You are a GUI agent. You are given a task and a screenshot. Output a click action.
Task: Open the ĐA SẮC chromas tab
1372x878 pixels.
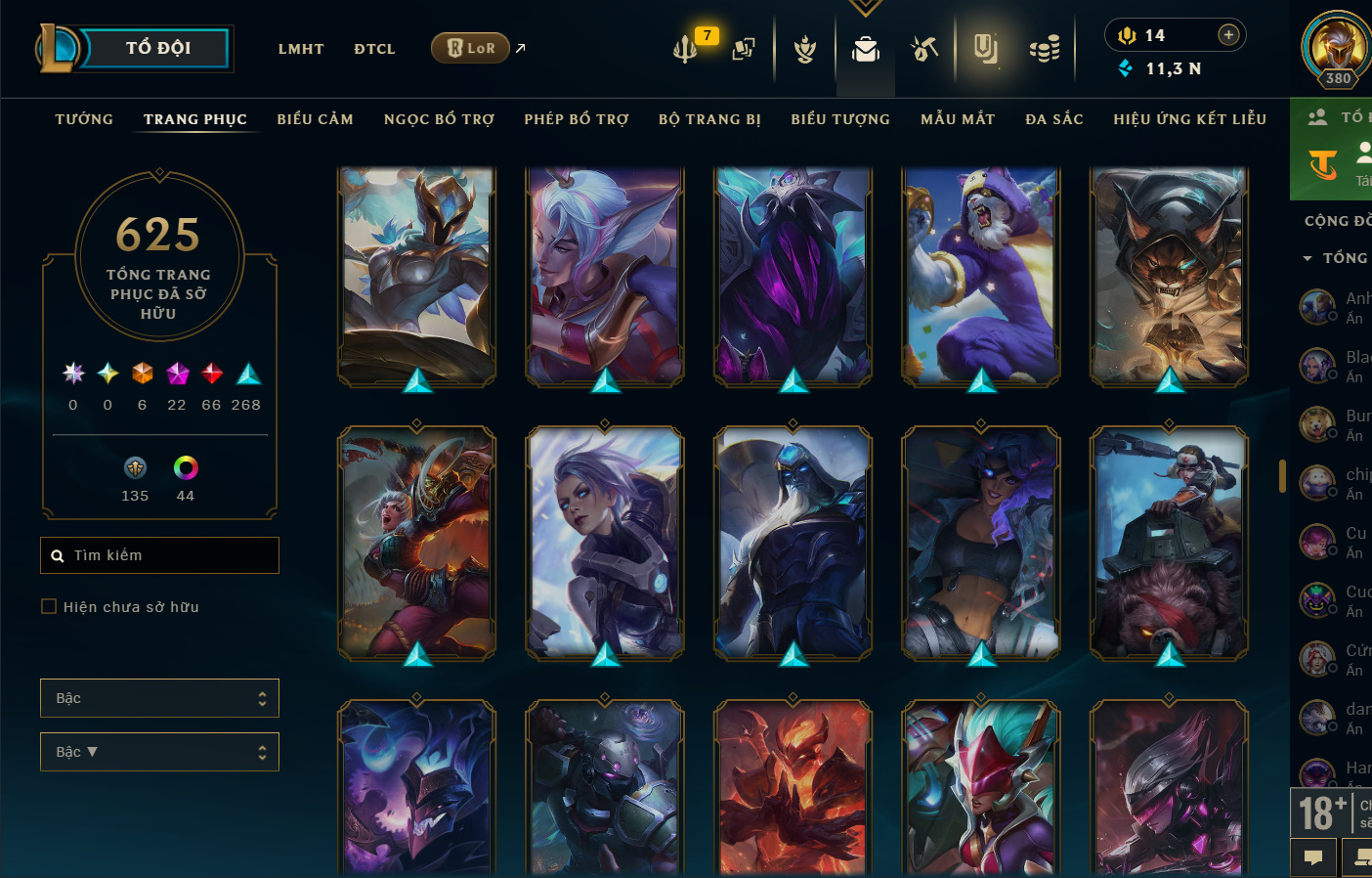point(1054,119)
